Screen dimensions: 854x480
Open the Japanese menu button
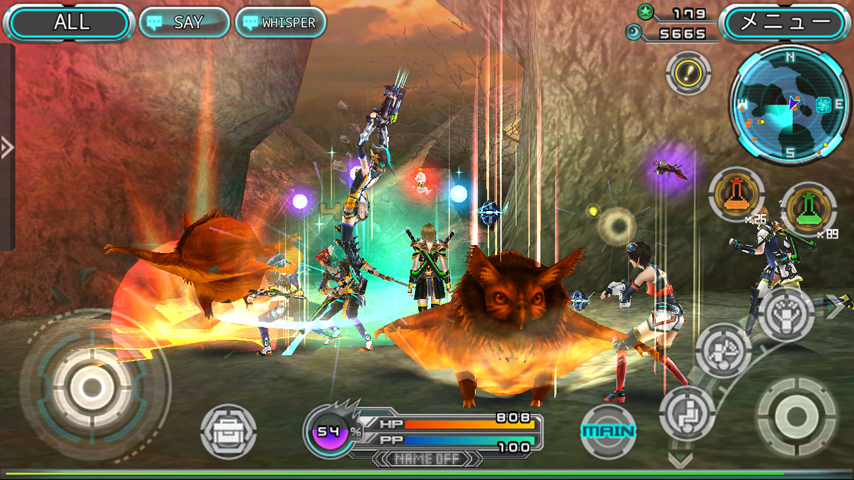(785, 22)
